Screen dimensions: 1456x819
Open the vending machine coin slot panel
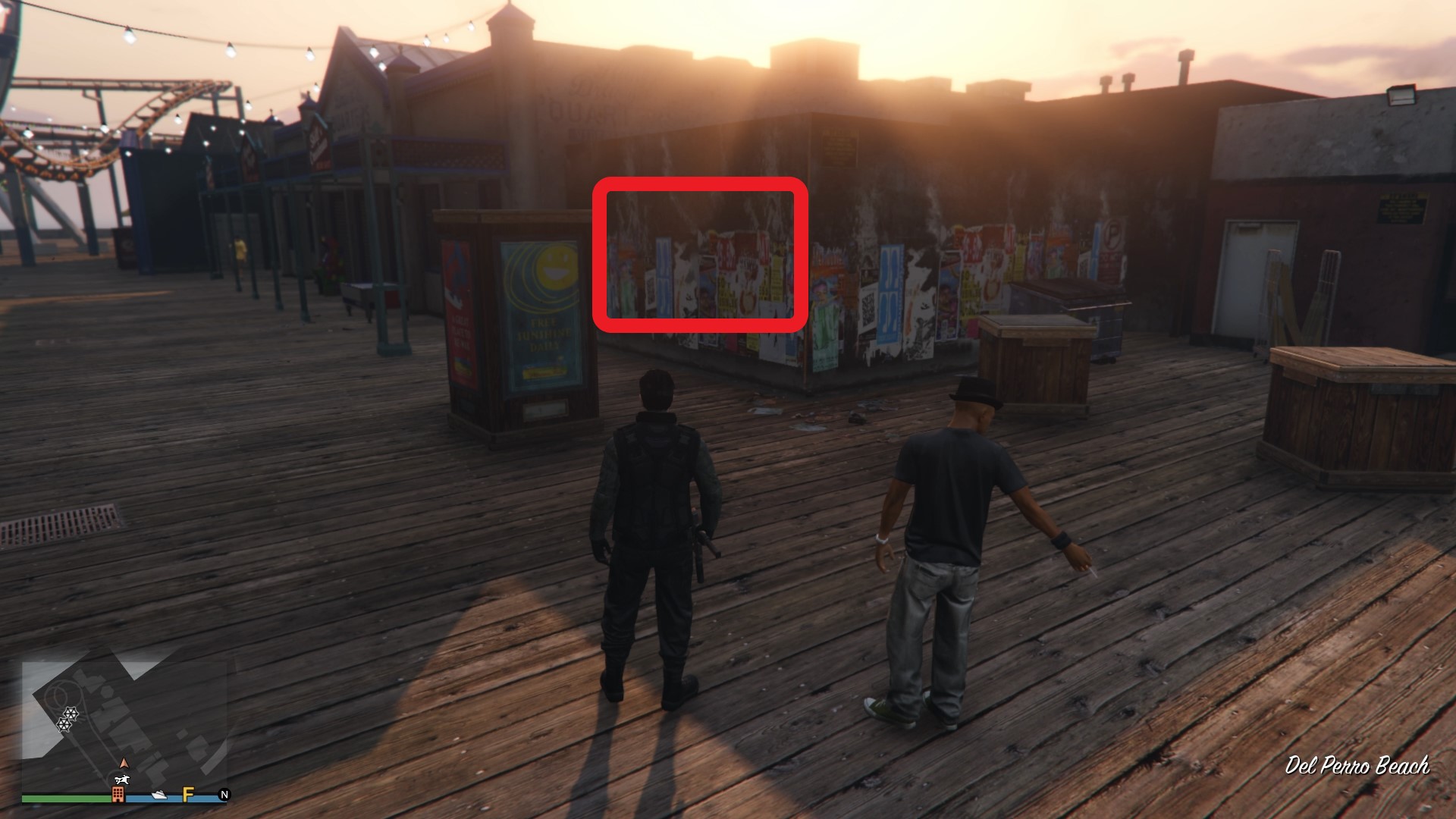pos(546,411)
